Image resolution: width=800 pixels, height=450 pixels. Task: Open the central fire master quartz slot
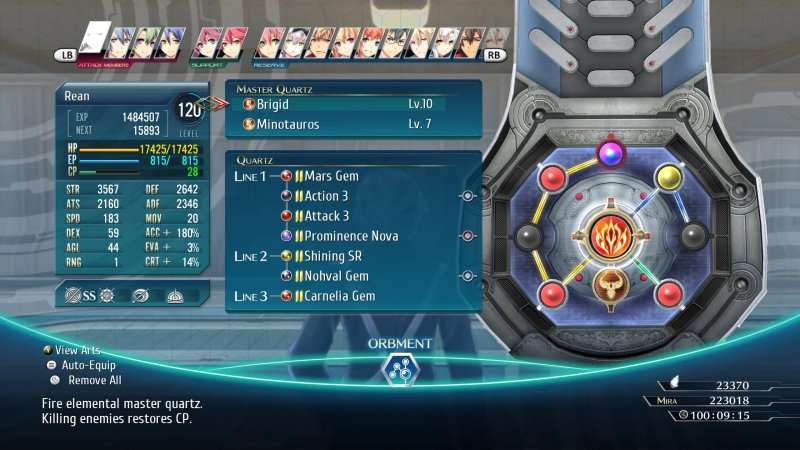609,237
